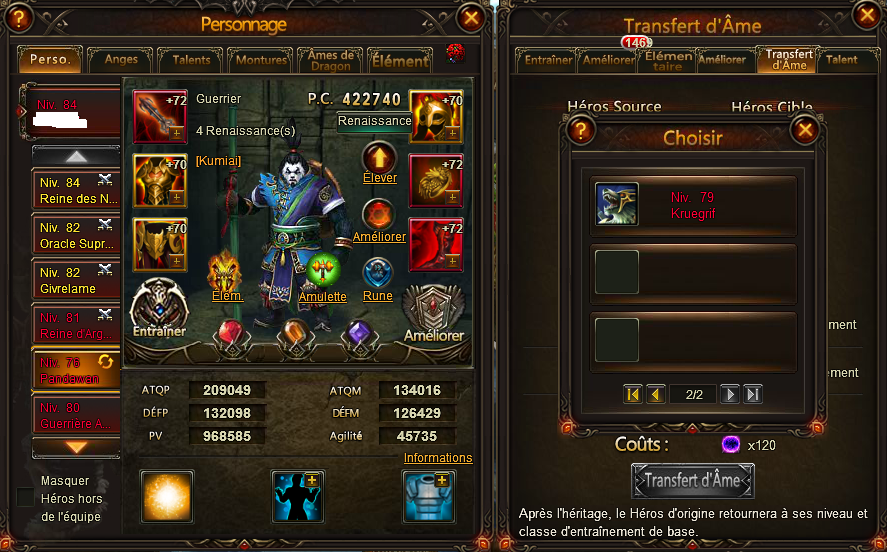
Task: Show the Montures tab
Action: (261, 60)
